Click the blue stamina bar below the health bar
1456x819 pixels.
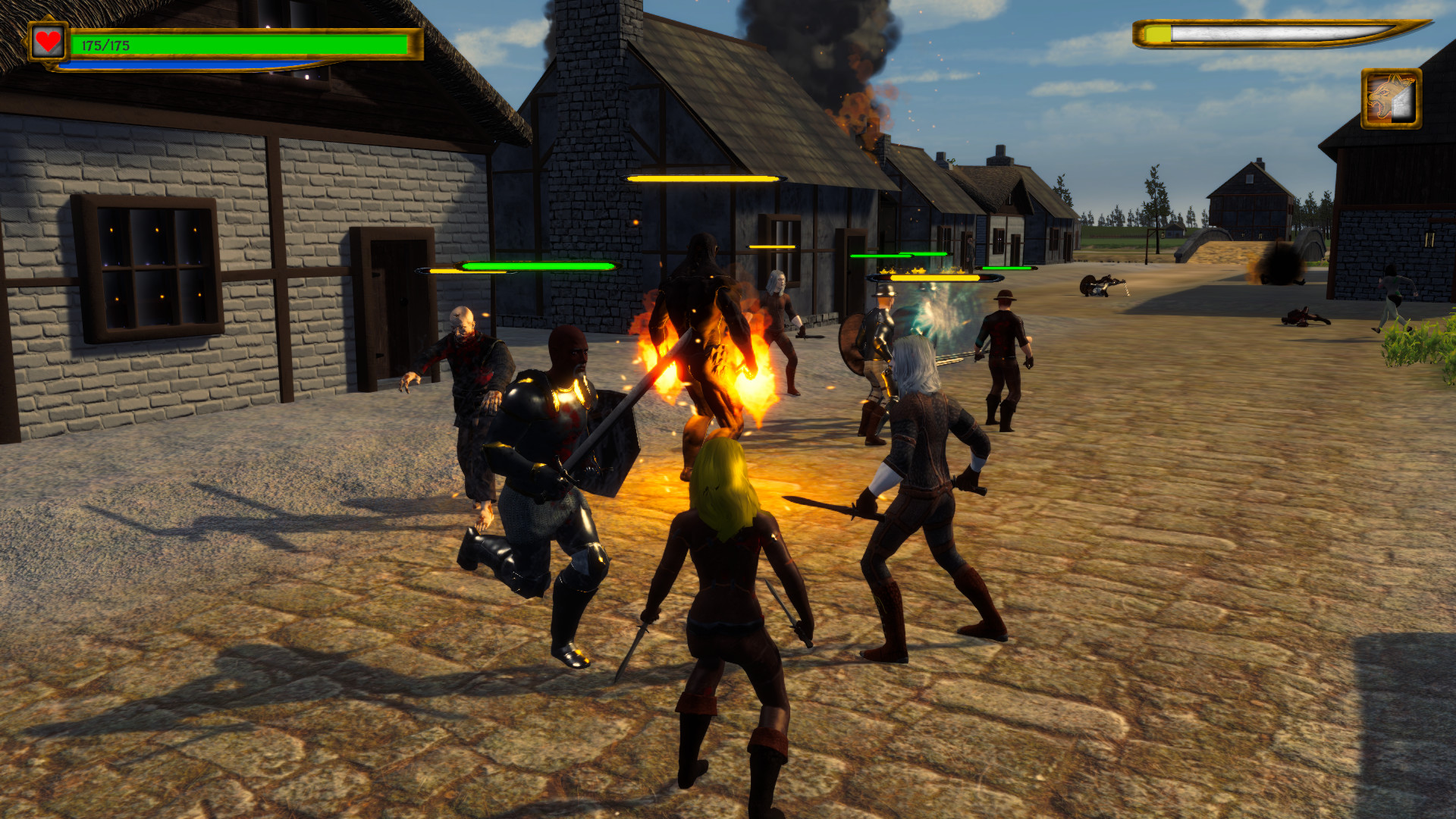click(190, 64)
